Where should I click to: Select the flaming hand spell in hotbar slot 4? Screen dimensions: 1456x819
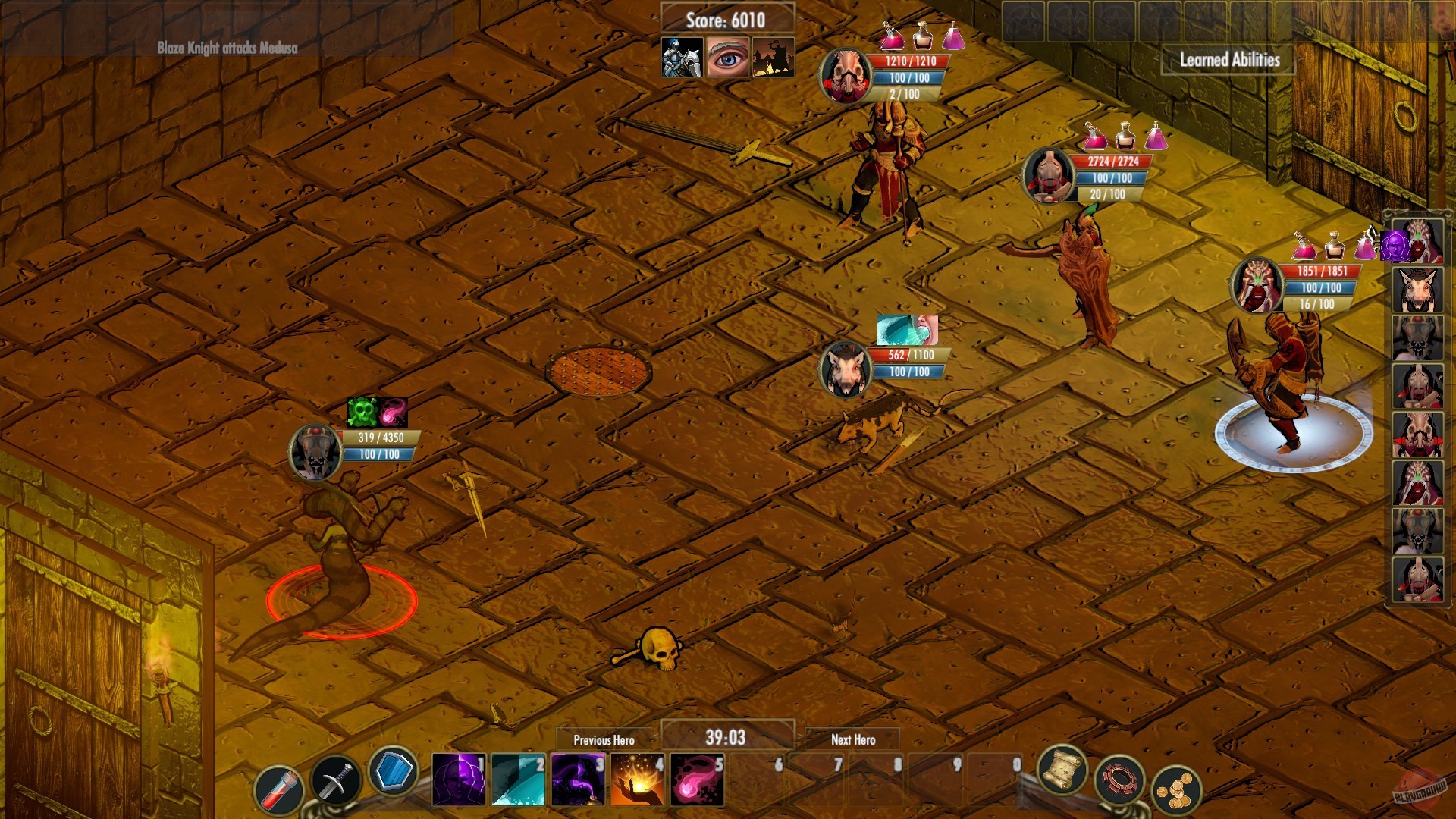637,781
